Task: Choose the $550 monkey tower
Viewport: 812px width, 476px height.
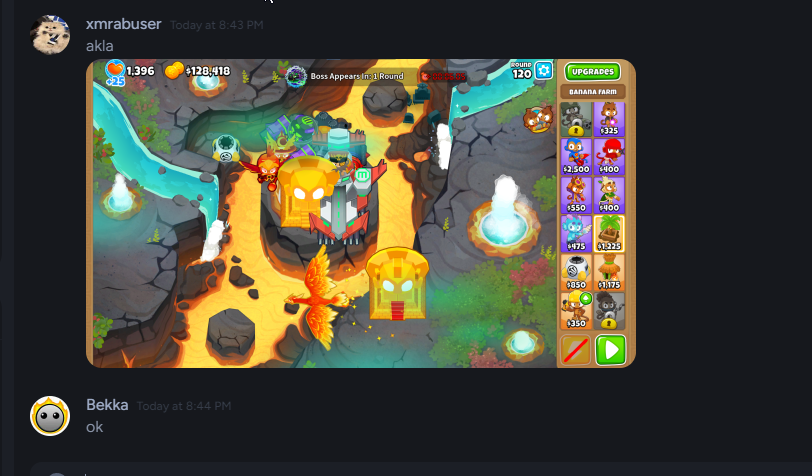Action: (x=575, y=195)
